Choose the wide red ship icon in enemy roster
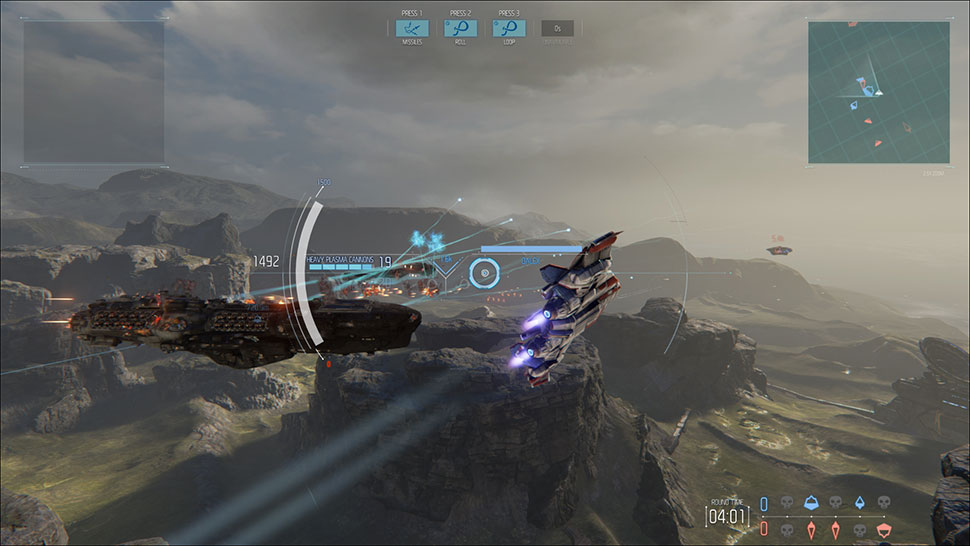970x546 pixels. click(x=883, y=527)
